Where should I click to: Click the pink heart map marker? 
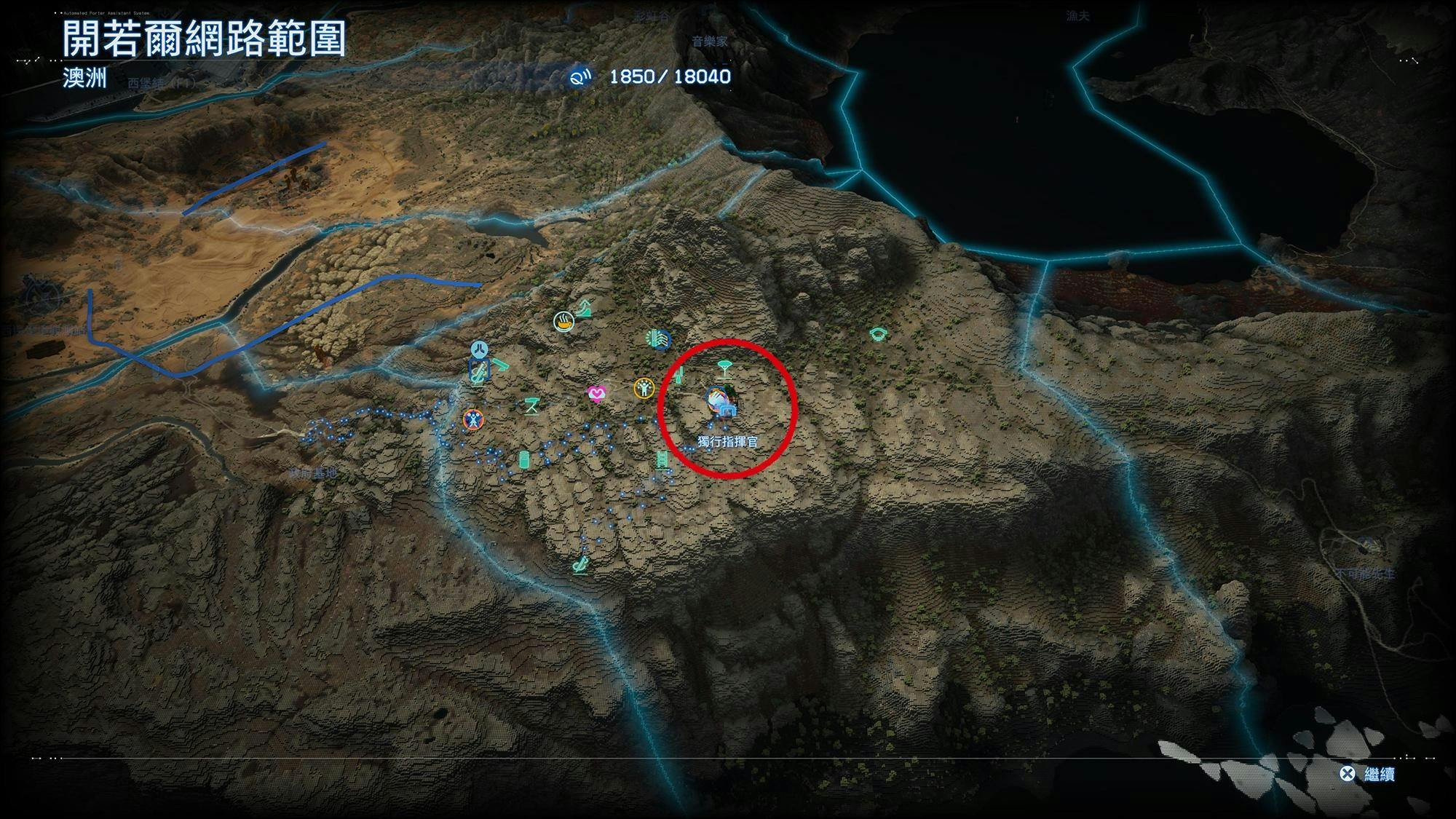(596, 395)
